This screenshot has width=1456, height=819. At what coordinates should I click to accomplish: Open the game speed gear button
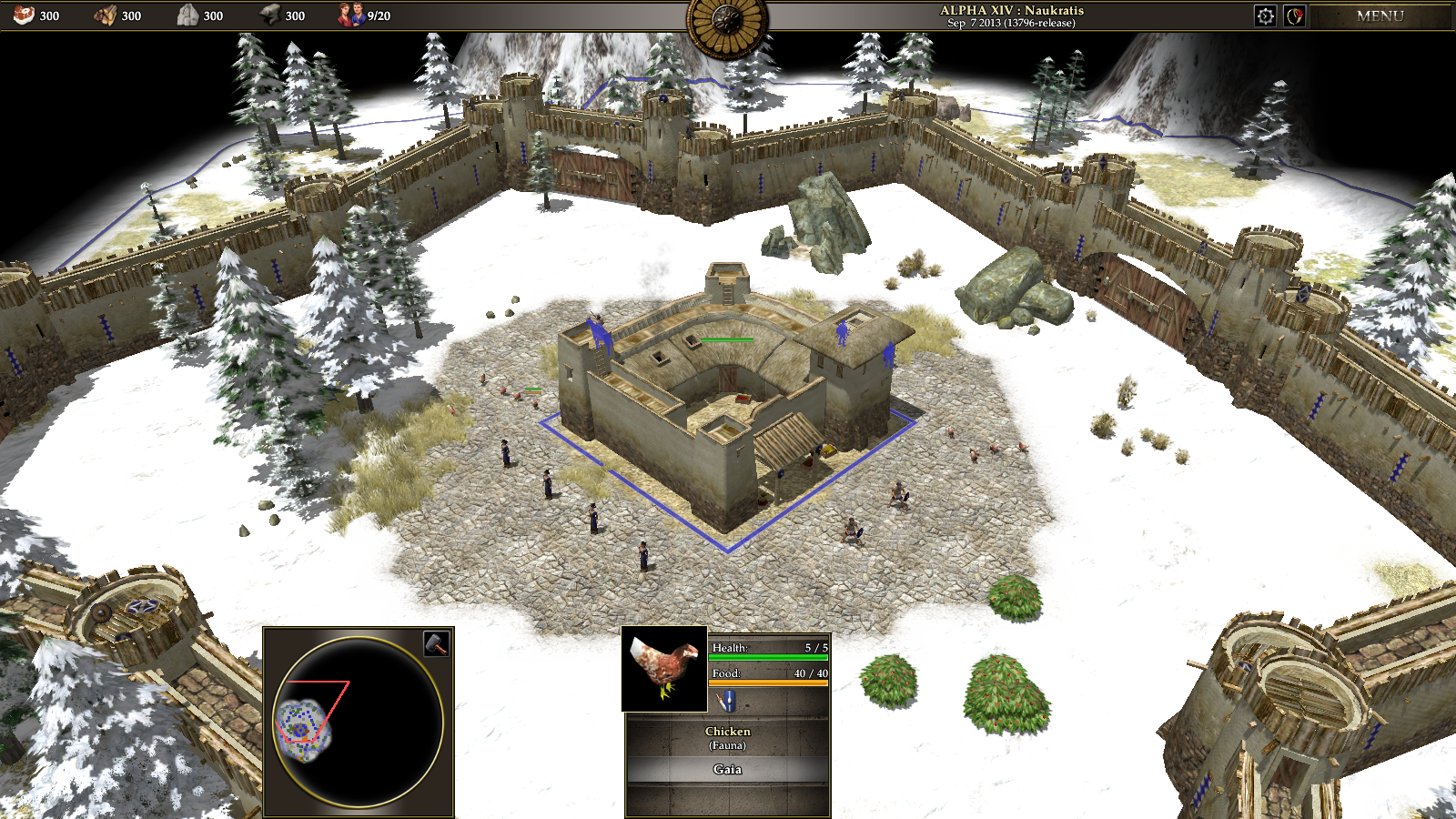click(x=1265, y=15)
